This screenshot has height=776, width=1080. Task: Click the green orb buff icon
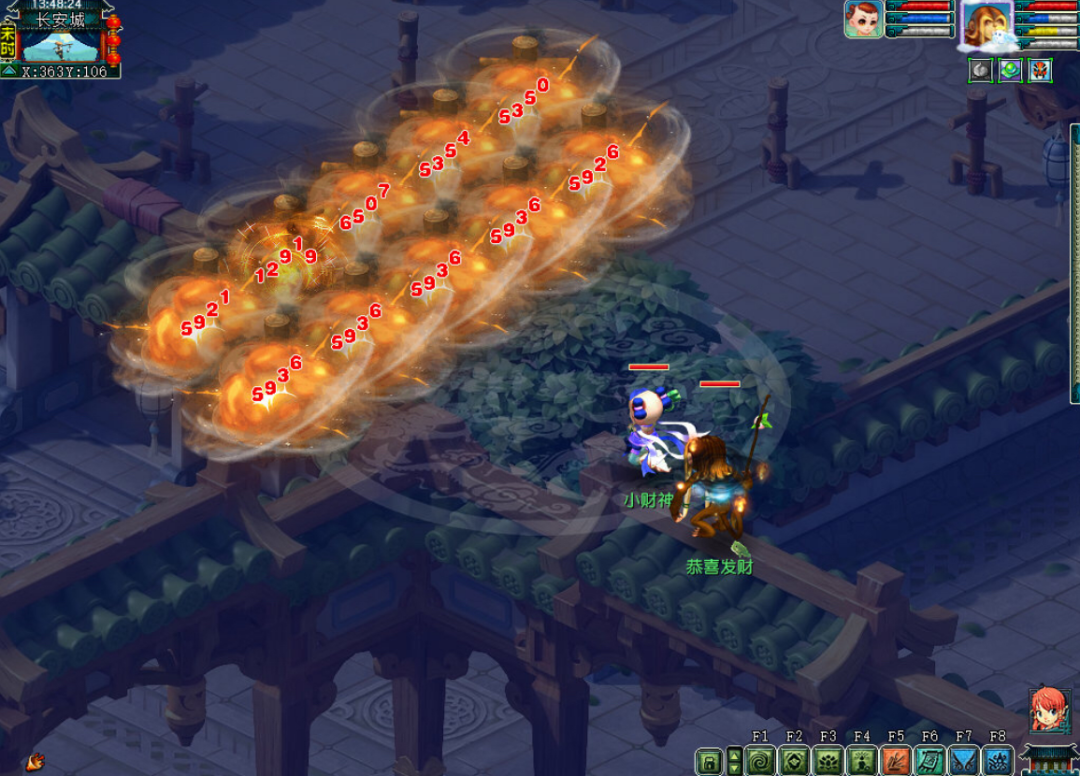[x=1011, y=70]
